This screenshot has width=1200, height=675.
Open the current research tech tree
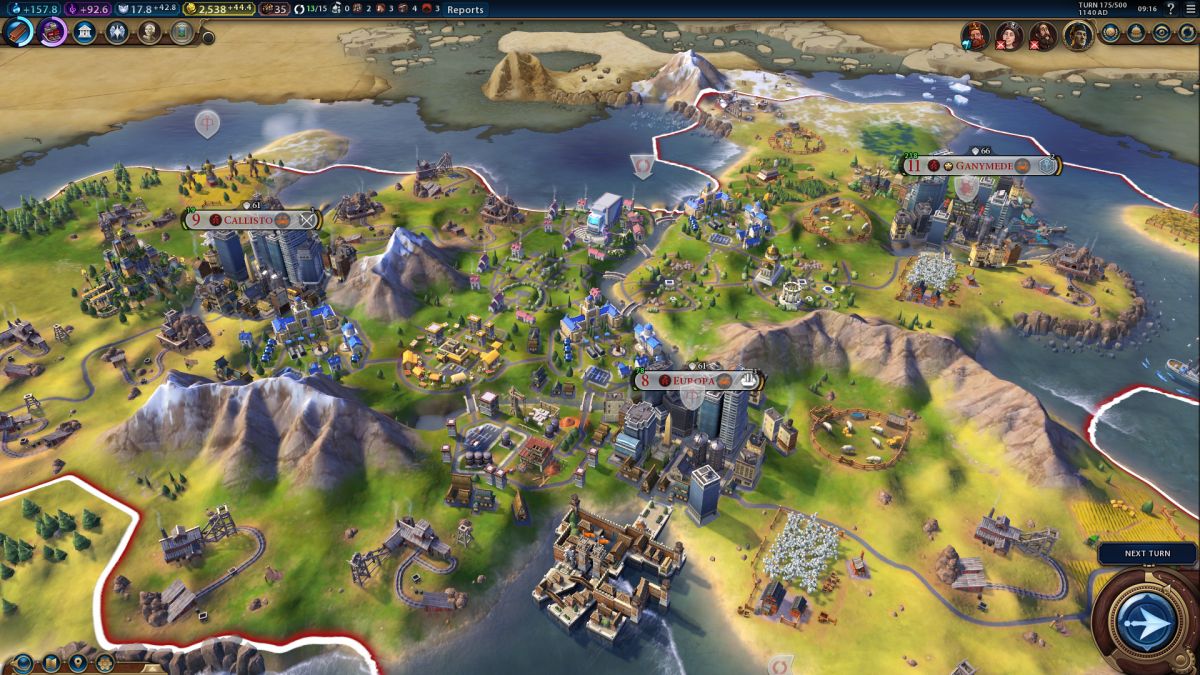(x=18, y=32)
